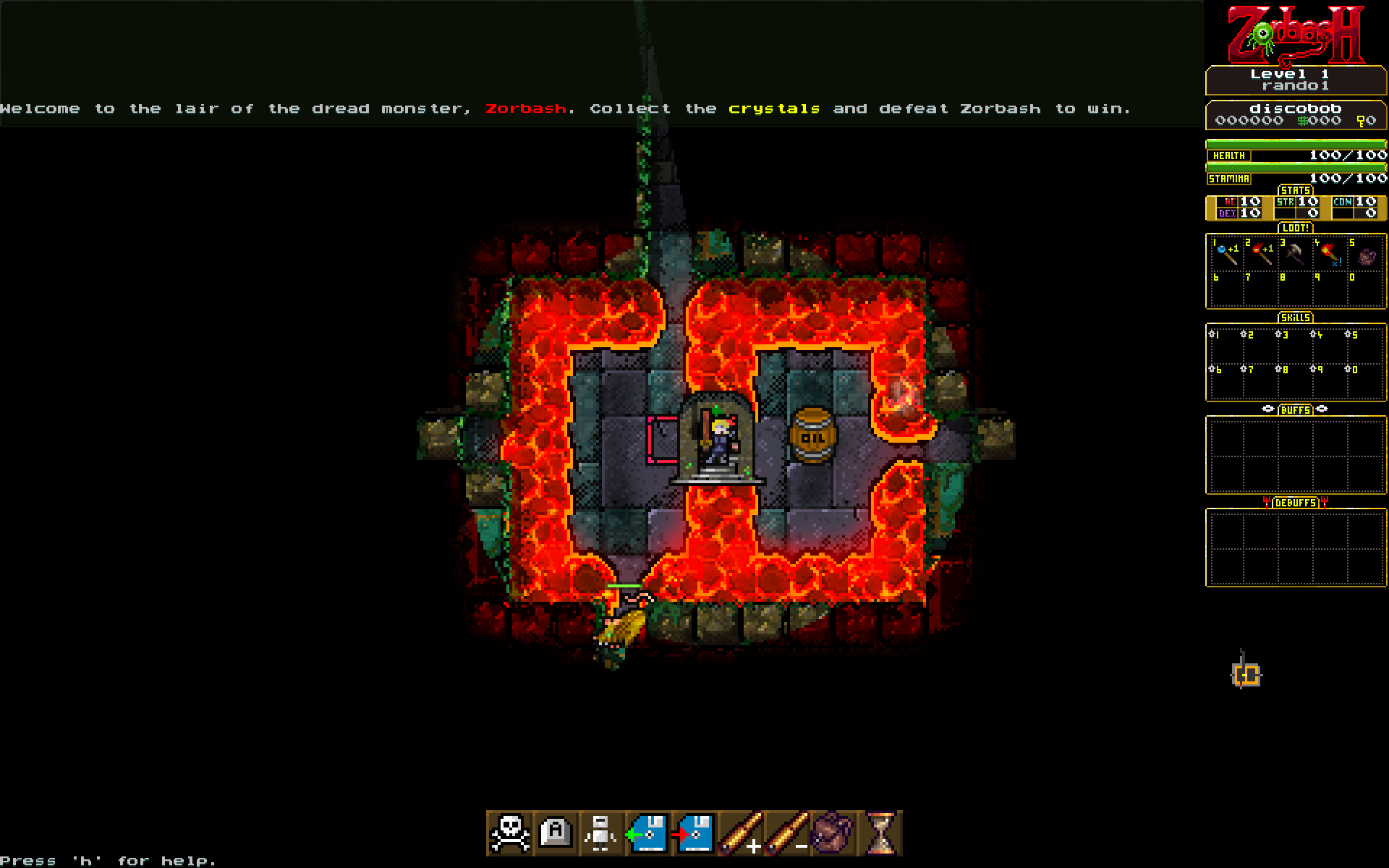The height and width of the screenshot is (868, 1389).
Task: Activate the white robot toolbar icon
Action: 602,833
